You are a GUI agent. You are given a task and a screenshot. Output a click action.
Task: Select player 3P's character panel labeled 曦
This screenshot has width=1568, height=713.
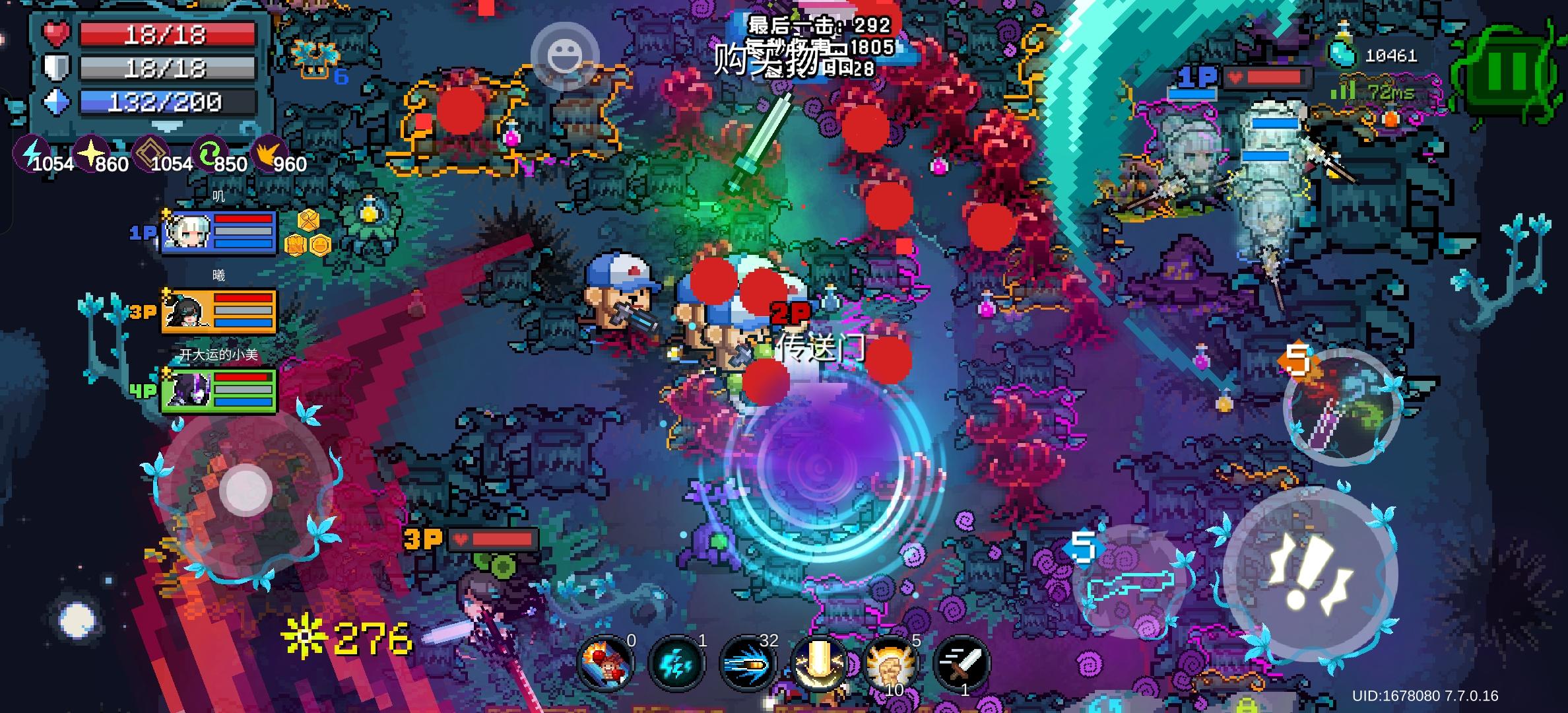pyautogui.click(x=218, y=310)
